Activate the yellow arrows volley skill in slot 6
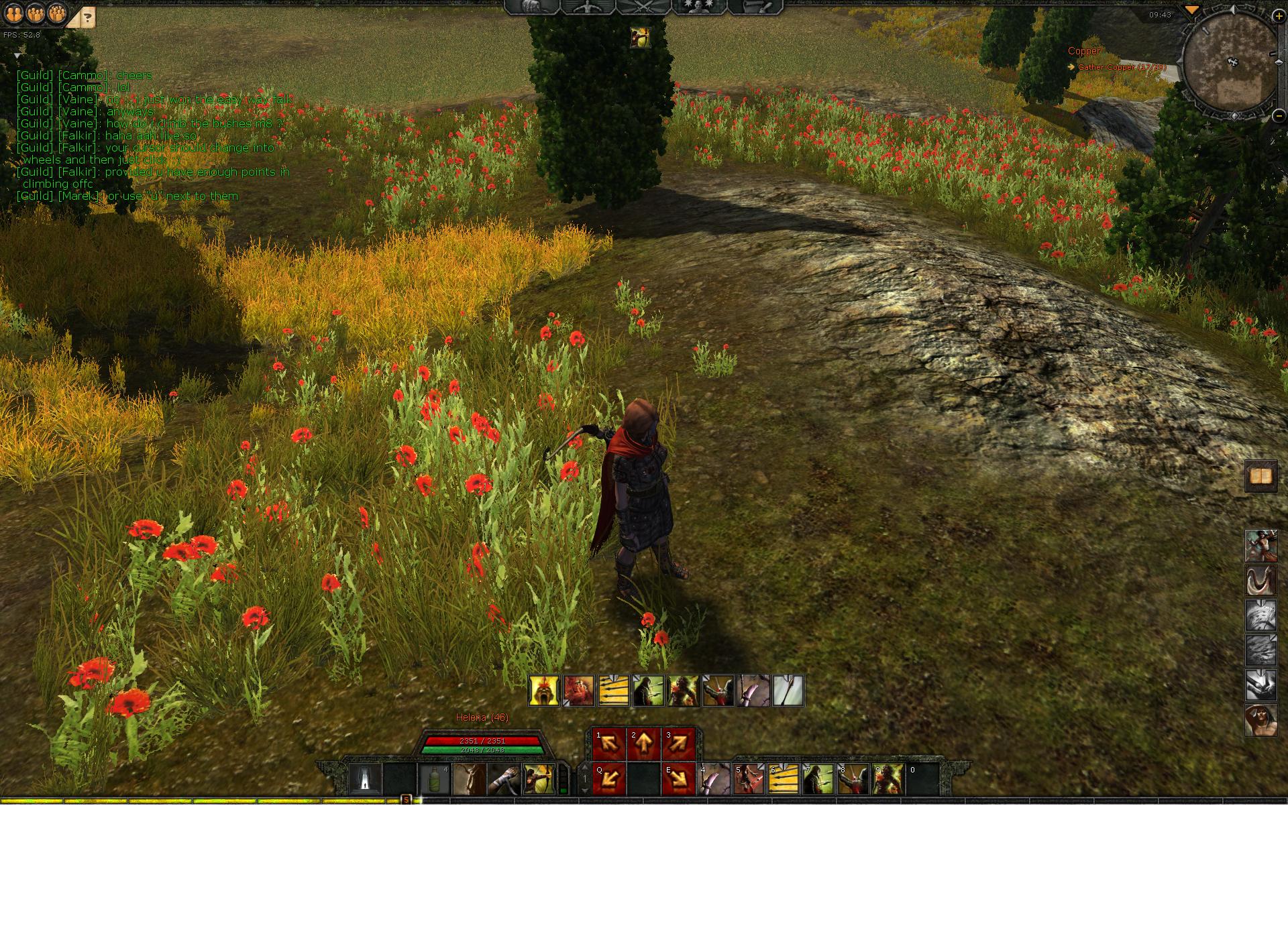This screenshot has height=934, width=1288. coord(784,780)
